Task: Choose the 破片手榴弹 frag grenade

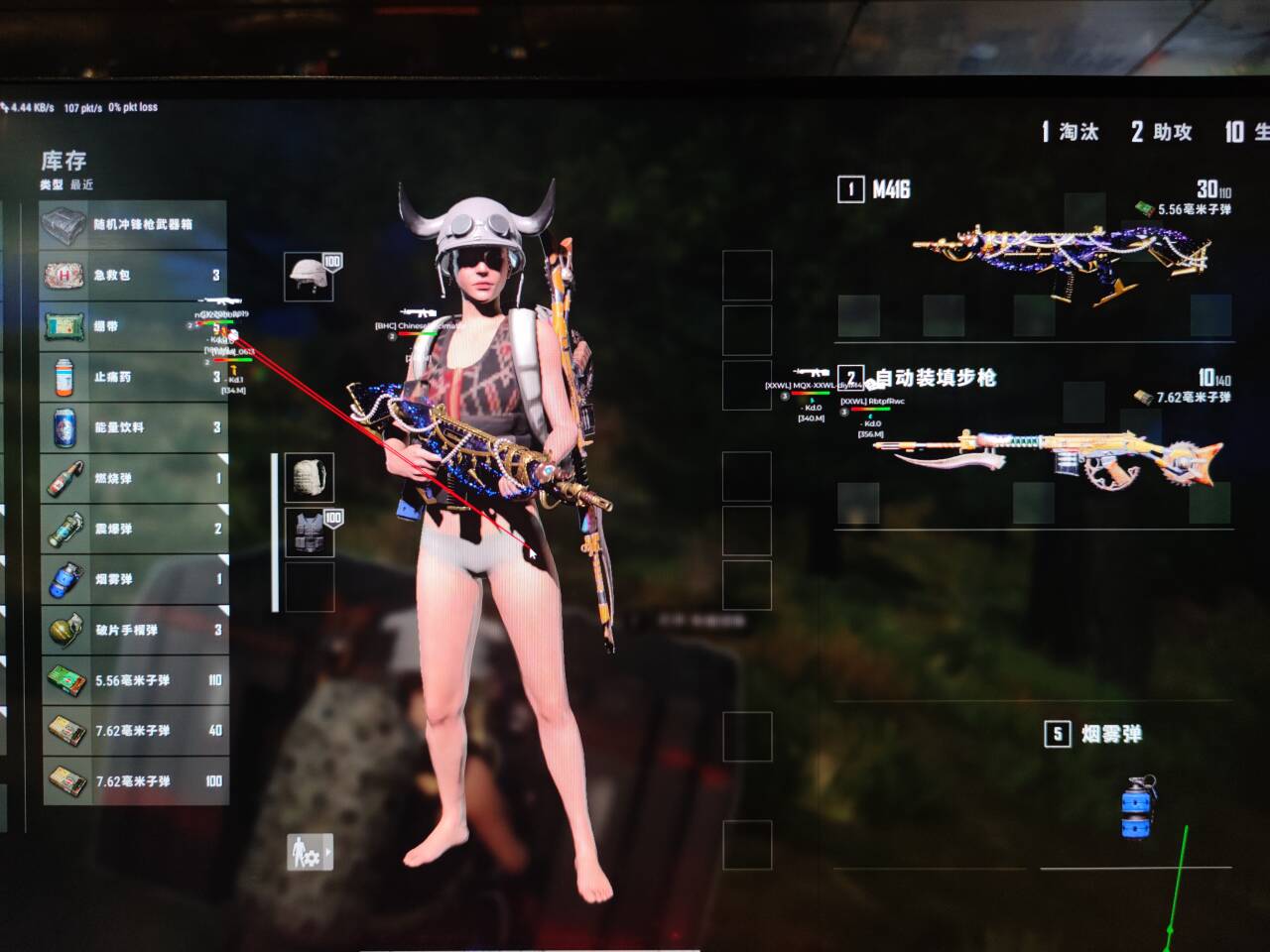Action: click(134, 630)
